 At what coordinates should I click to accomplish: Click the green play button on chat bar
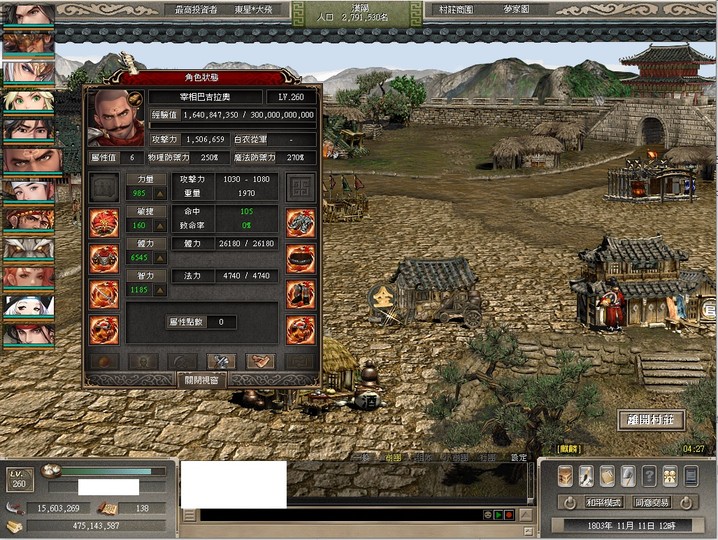tap(498, 514)
